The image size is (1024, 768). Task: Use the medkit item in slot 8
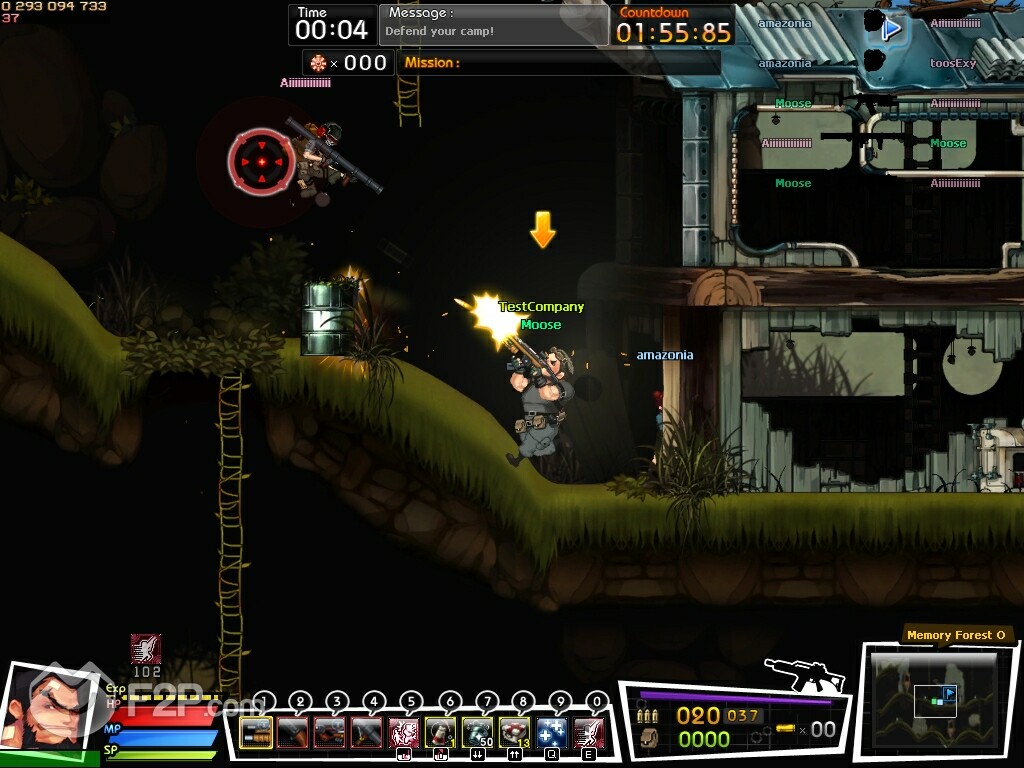514,732
